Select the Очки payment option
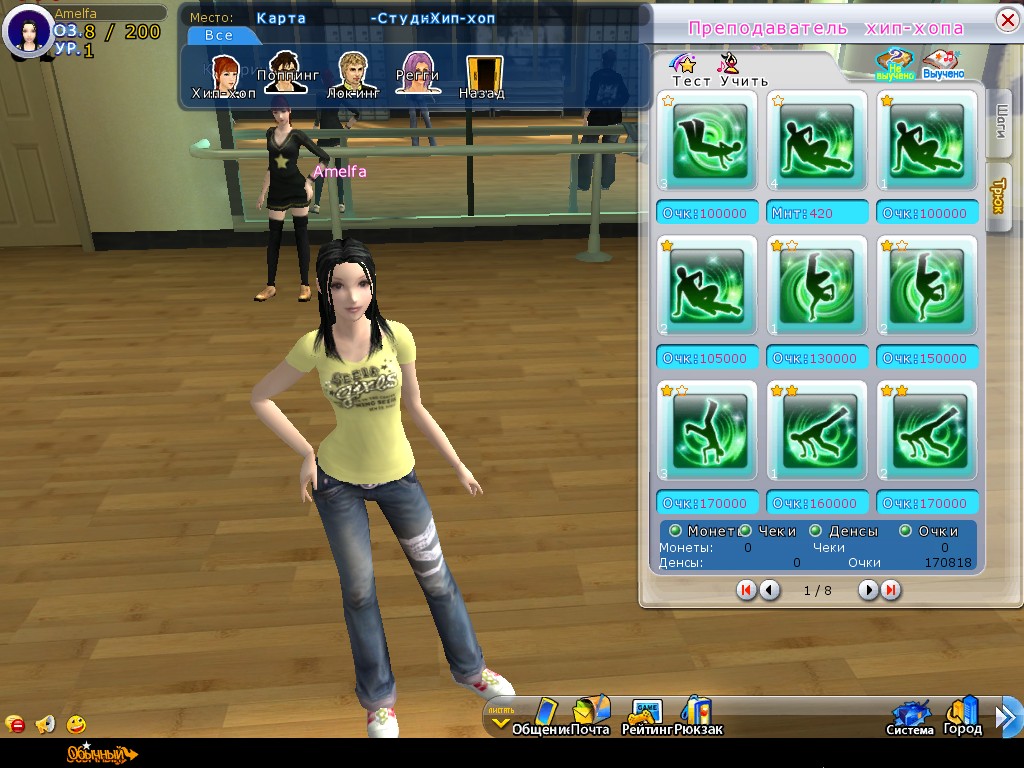Screen dimensions: 1024x768 [906, 531]
